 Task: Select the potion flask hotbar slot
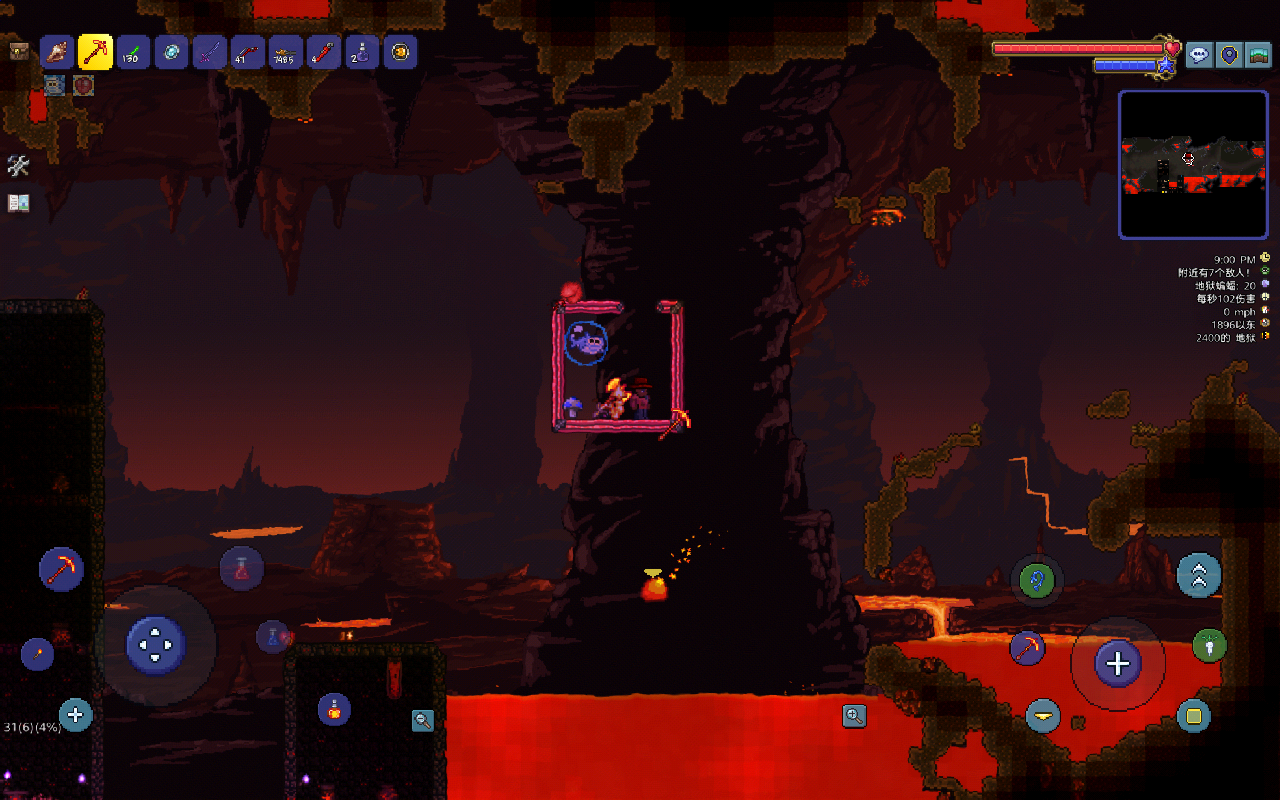pyautogui.click(x=362, y=52)
